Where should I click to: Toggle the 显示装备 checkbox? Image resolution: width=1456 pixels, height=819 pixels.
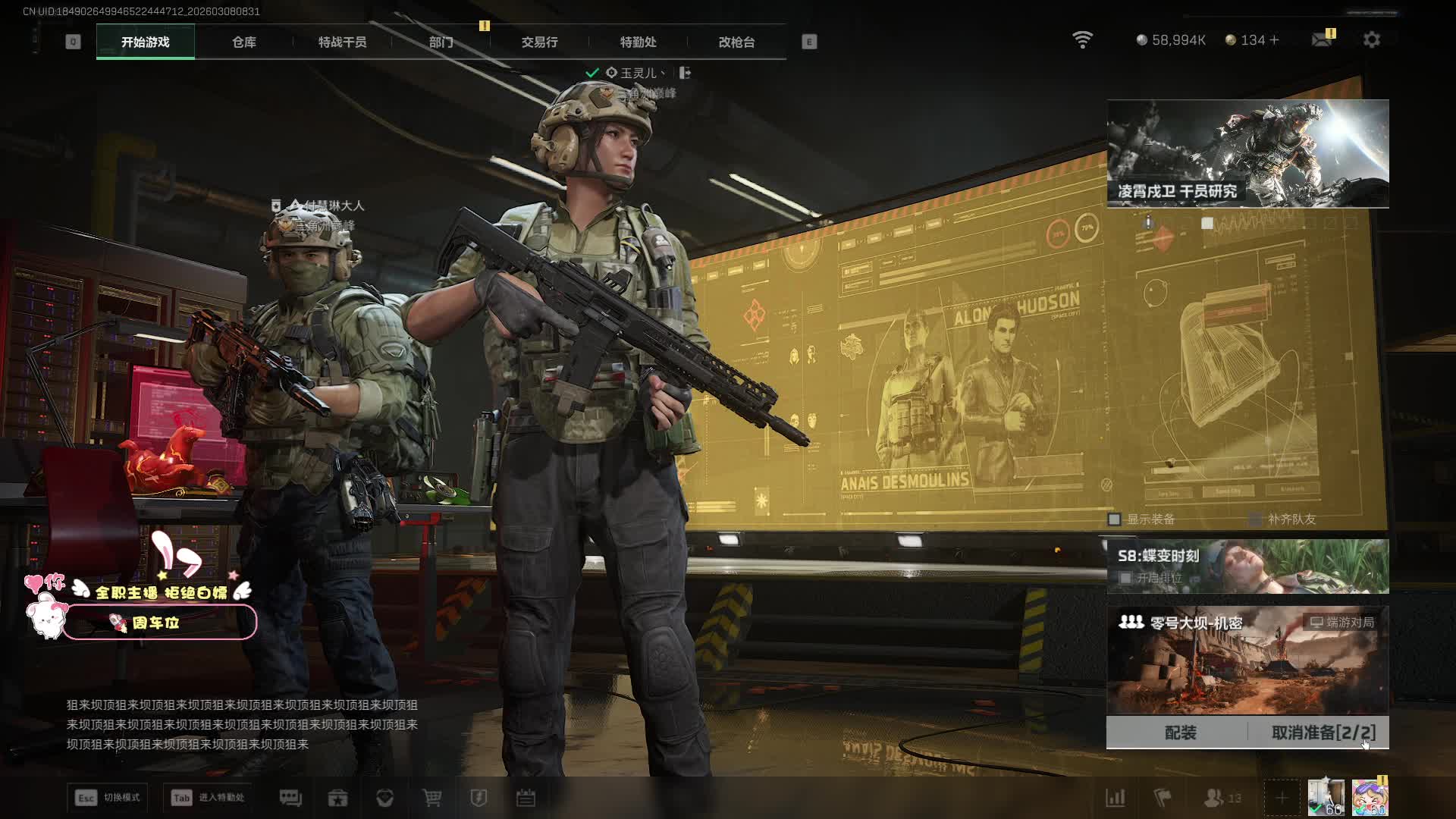tap(1114, 519)
